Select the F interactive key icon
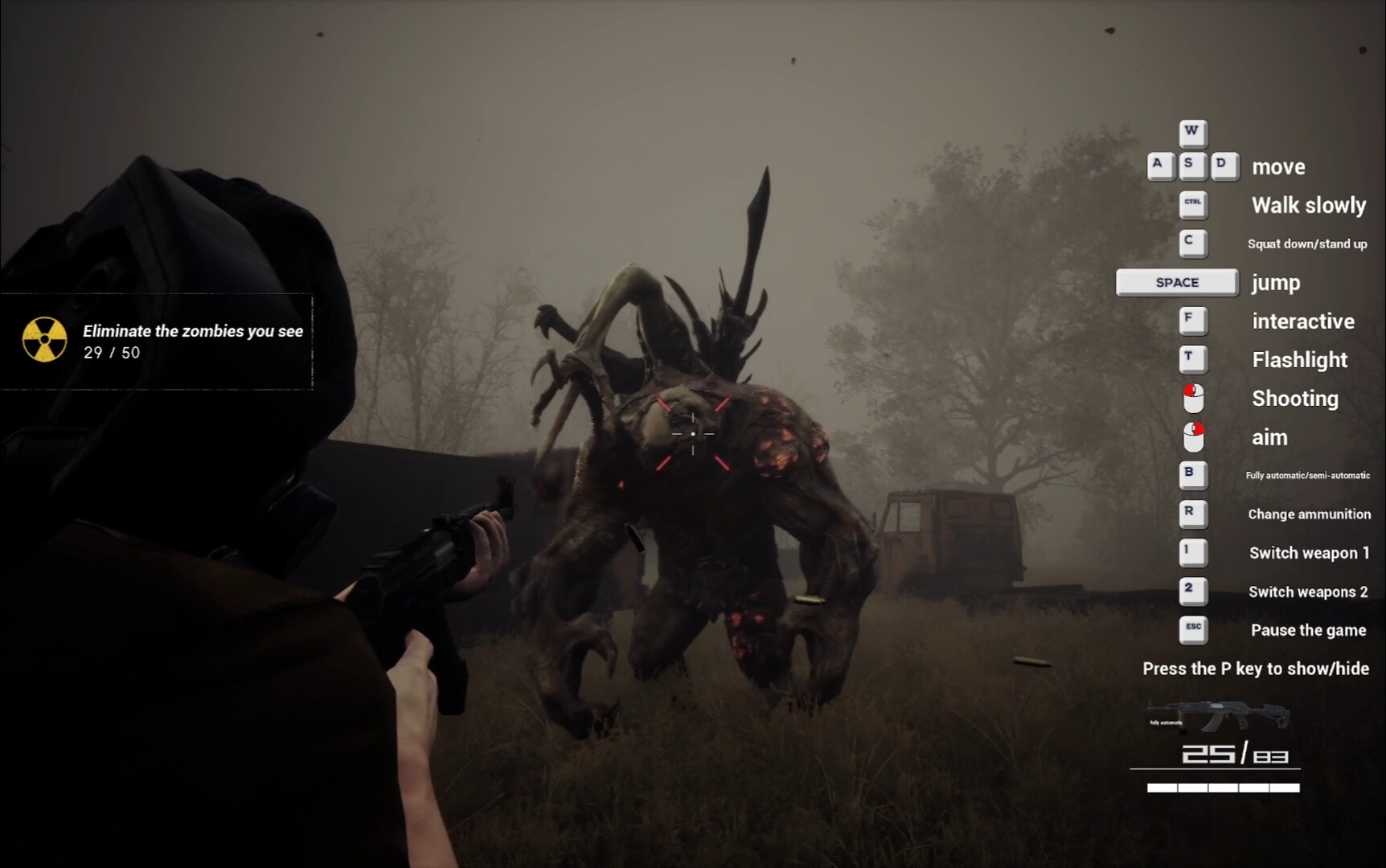Screen dimensions: 1386x868 click(x=1193, y=321)
